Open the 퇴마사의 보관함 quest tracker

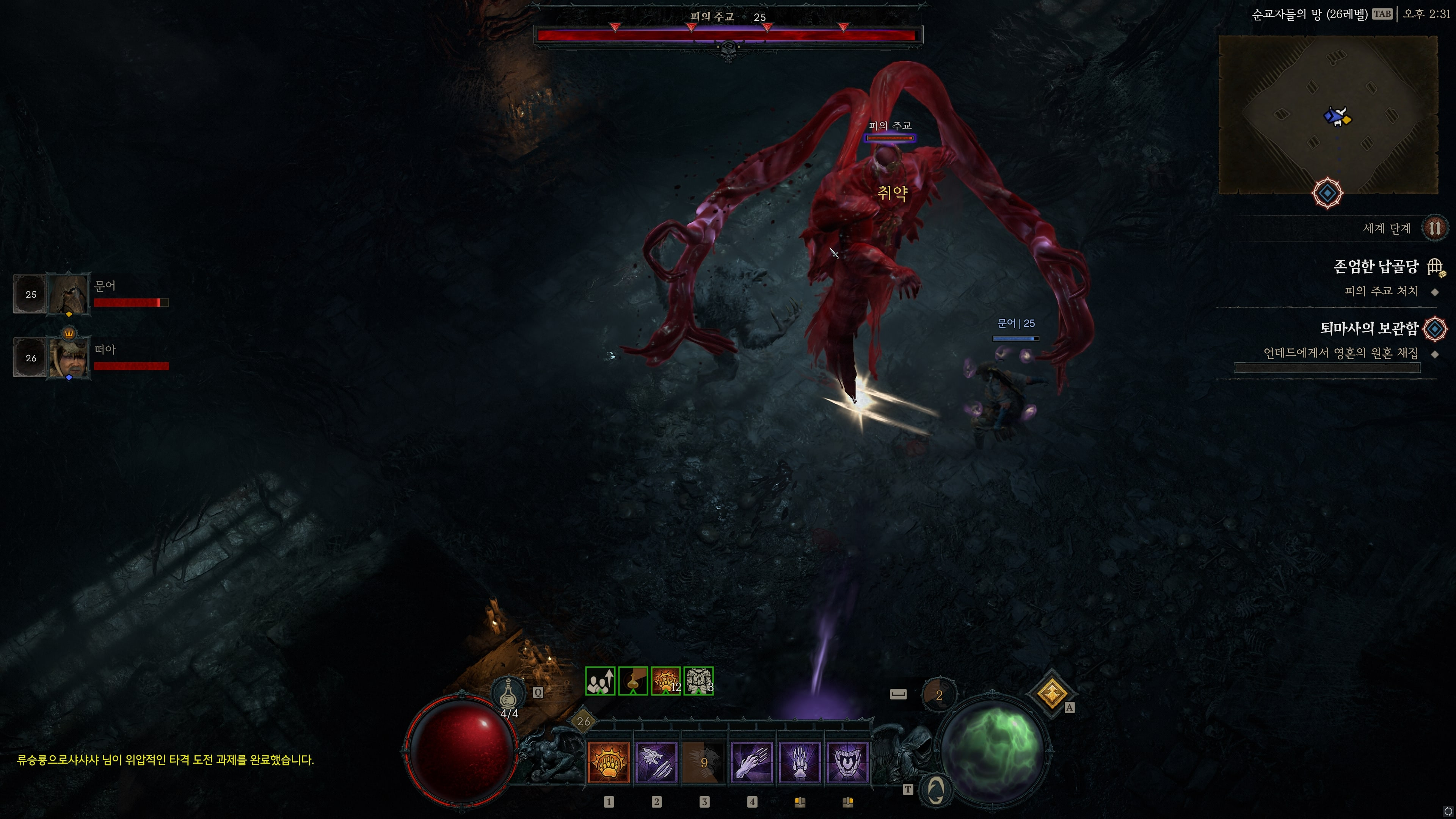[1369, 328]
